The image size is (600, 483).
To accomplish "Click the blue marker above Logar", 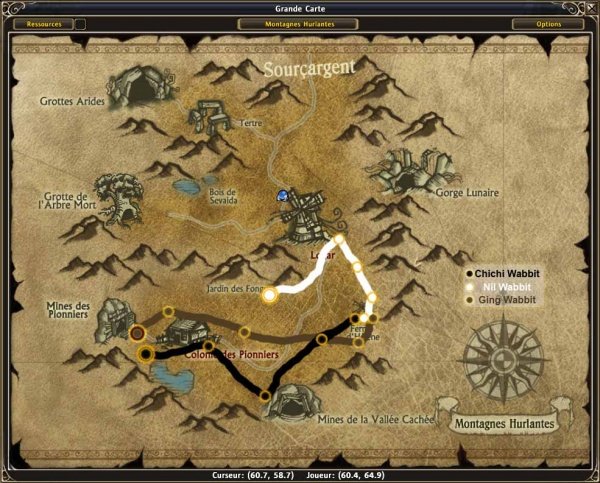I will coord(283,195).
